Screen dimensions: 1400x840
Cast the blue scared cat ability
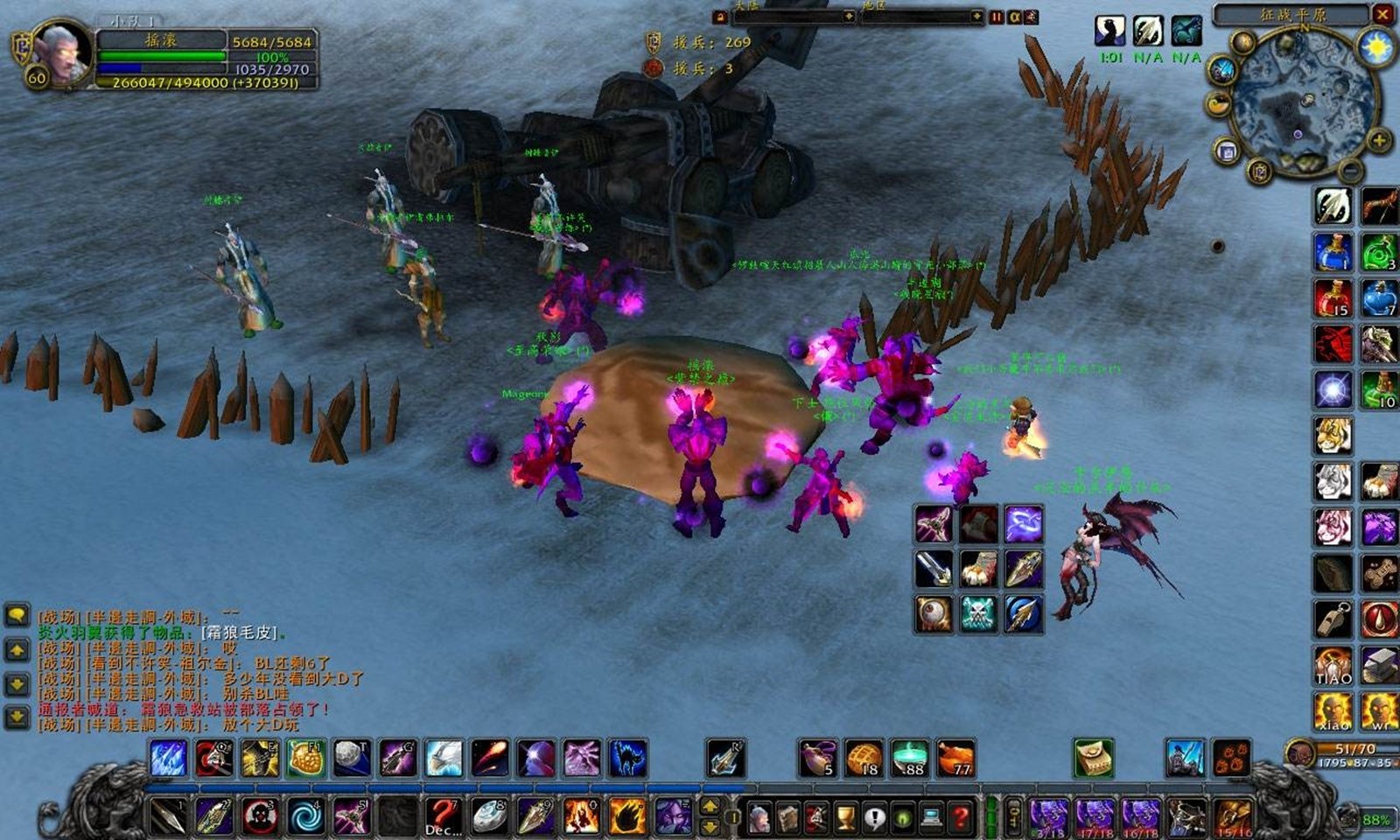[626, 758]
